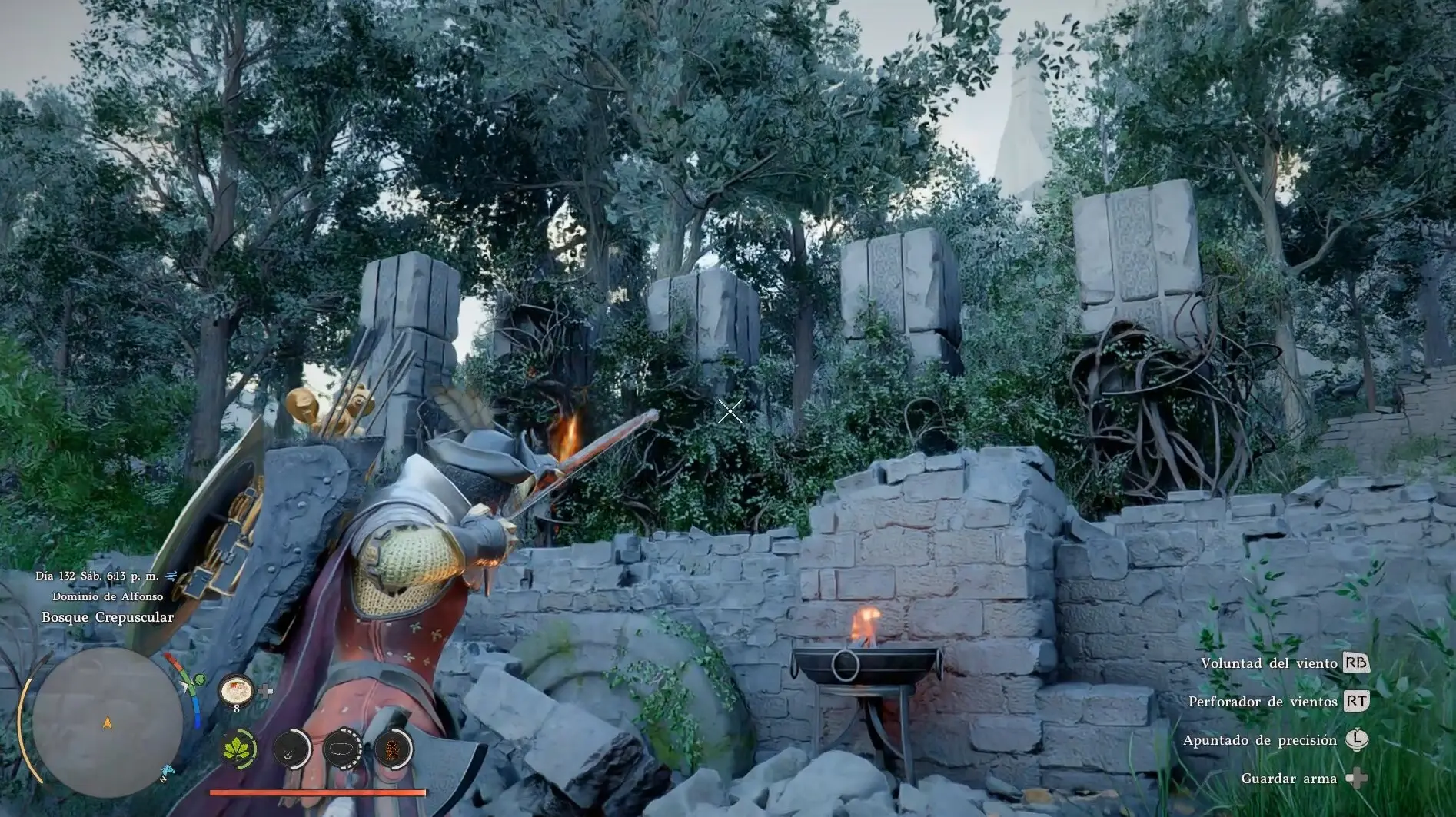Open the circular minimap

[x=108, y=722]
